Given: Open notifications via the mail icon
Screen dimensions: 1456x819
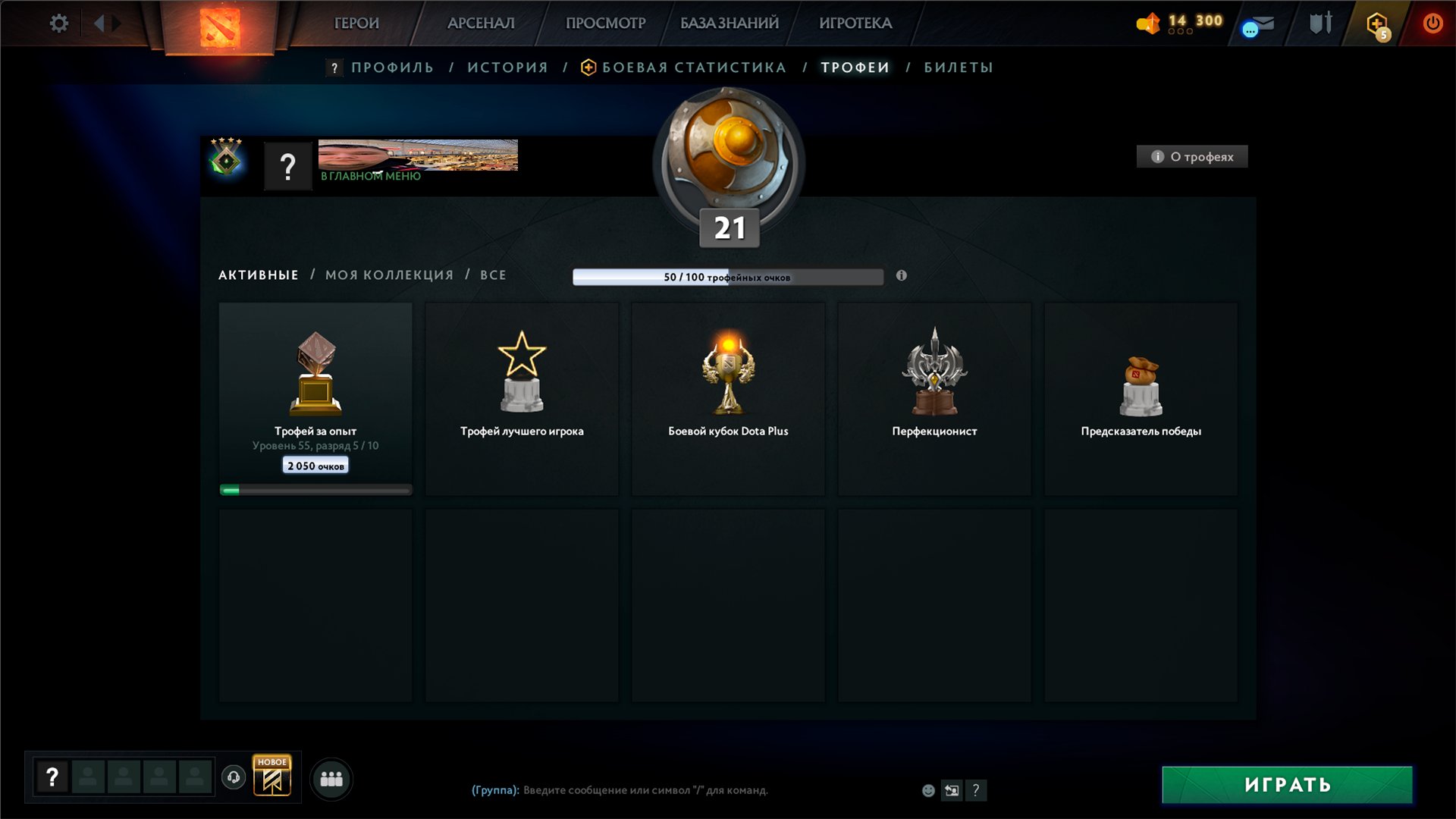Looking at the screenshot, I should coord(1255,25).
